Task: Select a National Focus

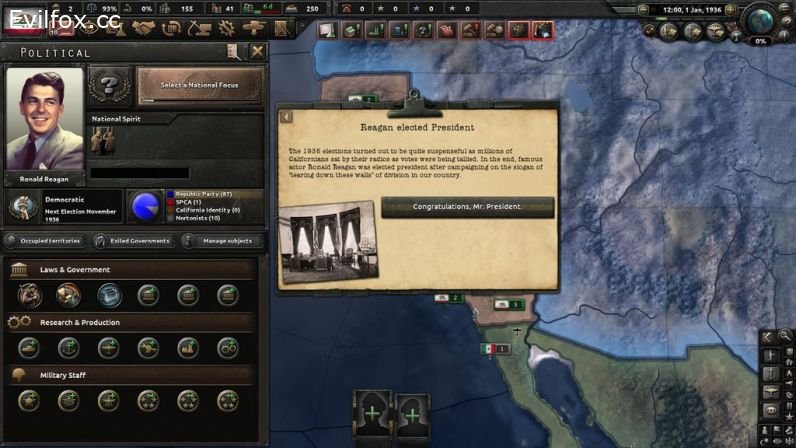Action: 200,85
